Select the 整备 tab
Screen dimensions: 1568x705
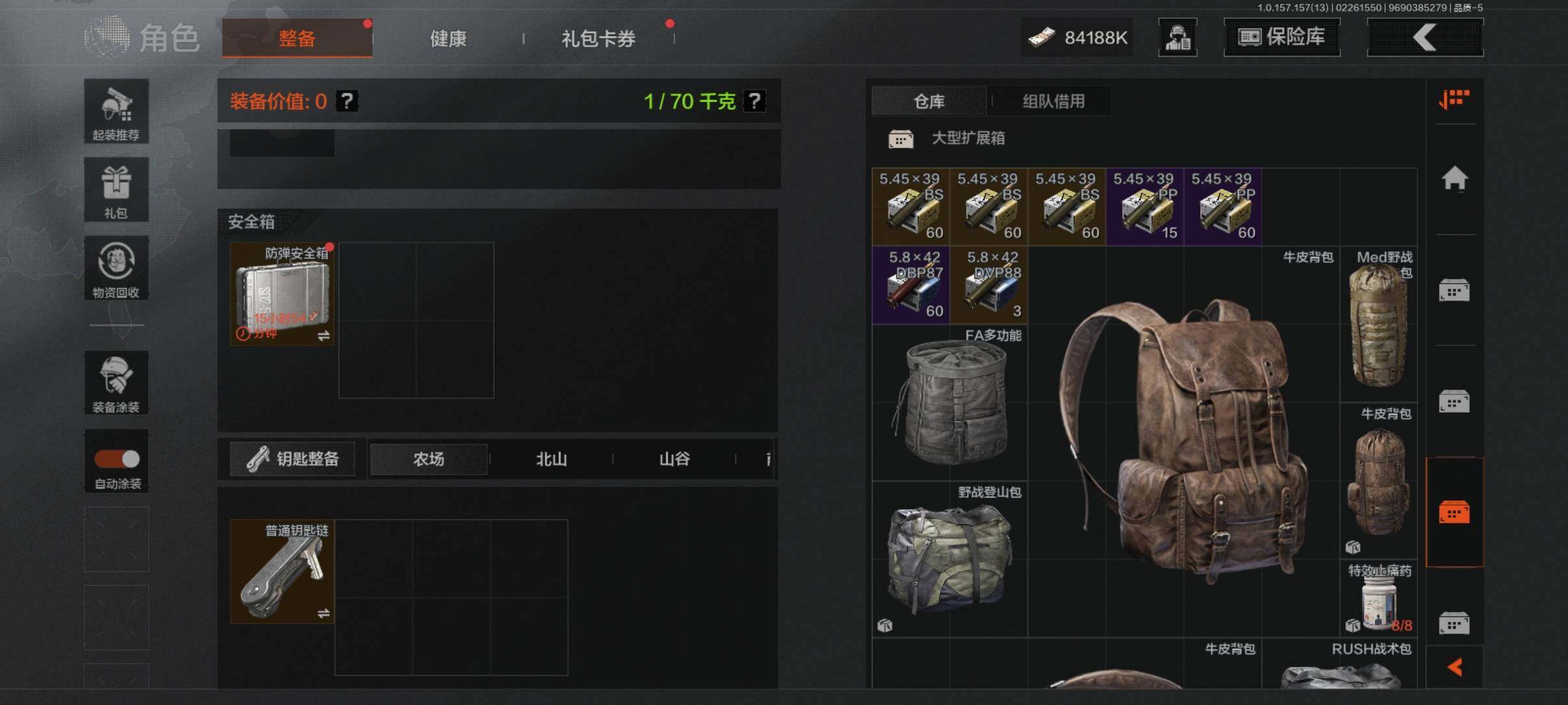point(297,38)
